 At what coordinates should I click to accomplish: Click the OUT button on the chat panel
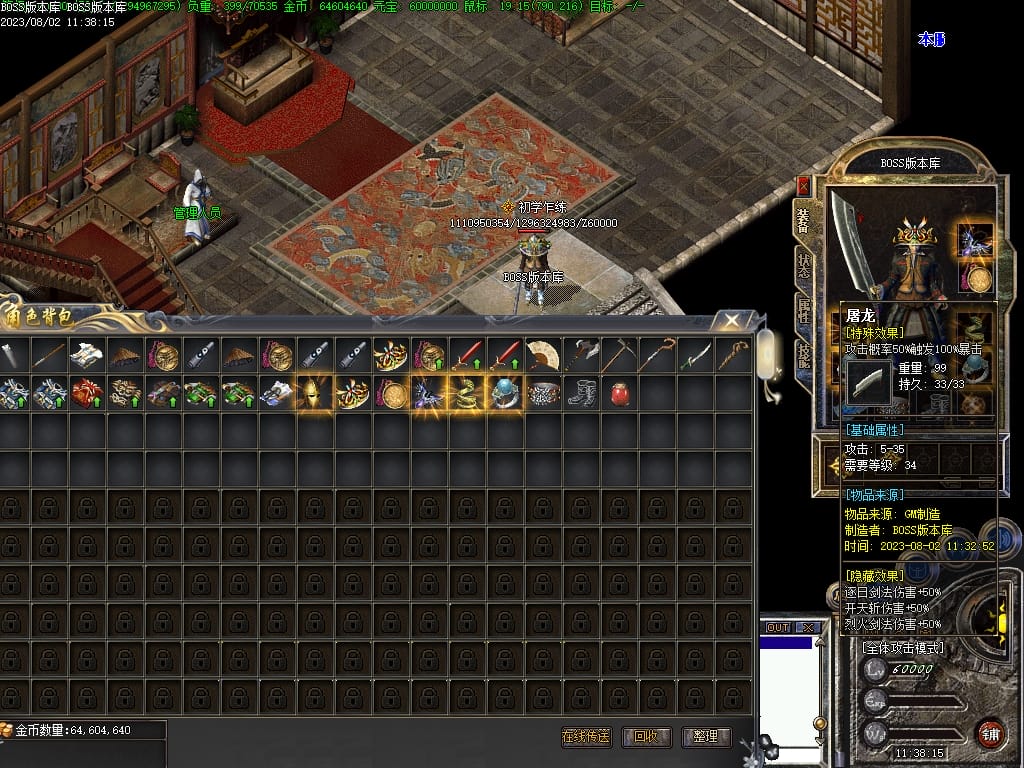tap(778, 627)
